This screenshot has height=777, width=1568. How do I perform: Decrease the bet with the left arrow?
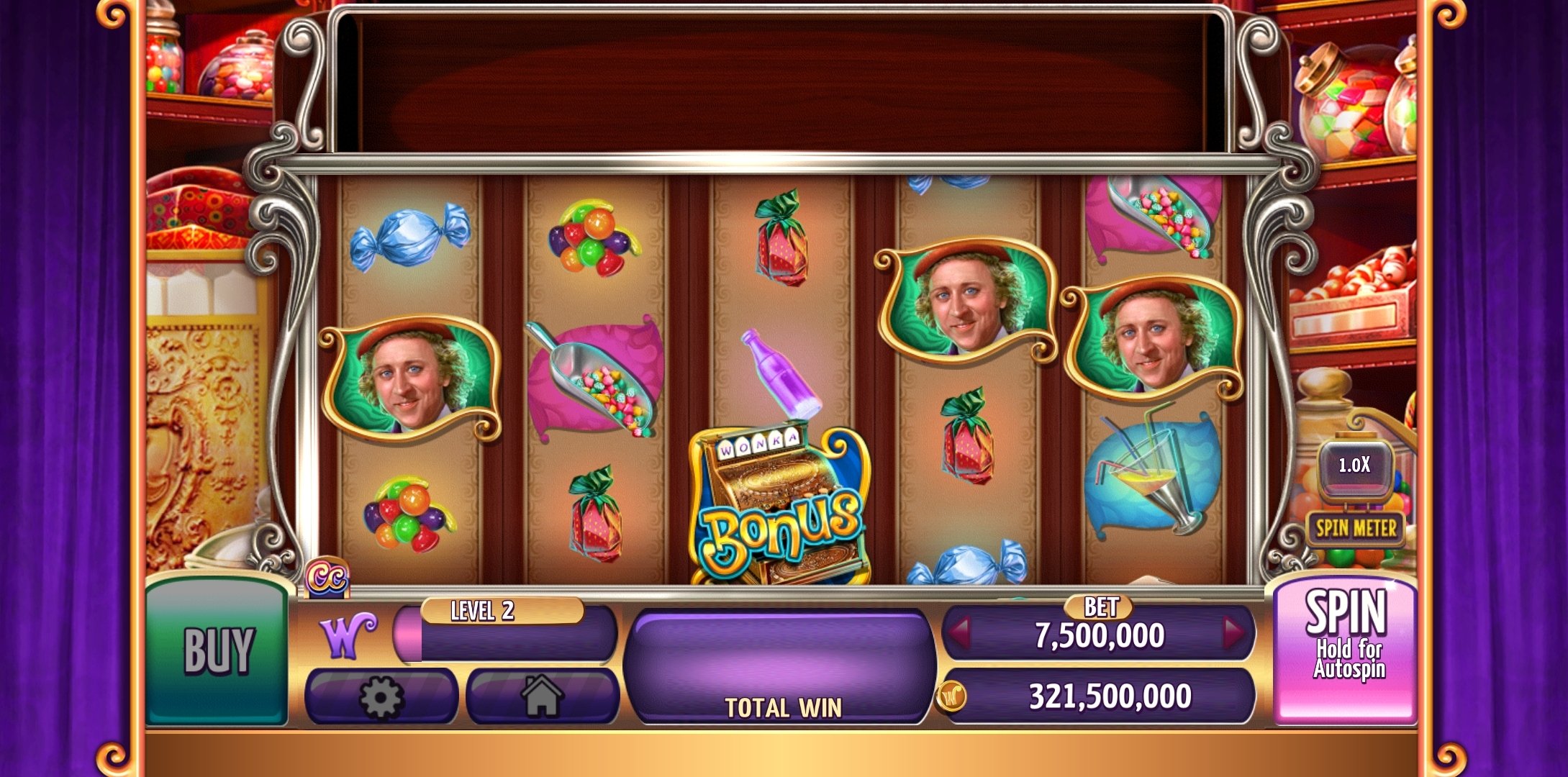pyautogui.click(x=961, y=633)
